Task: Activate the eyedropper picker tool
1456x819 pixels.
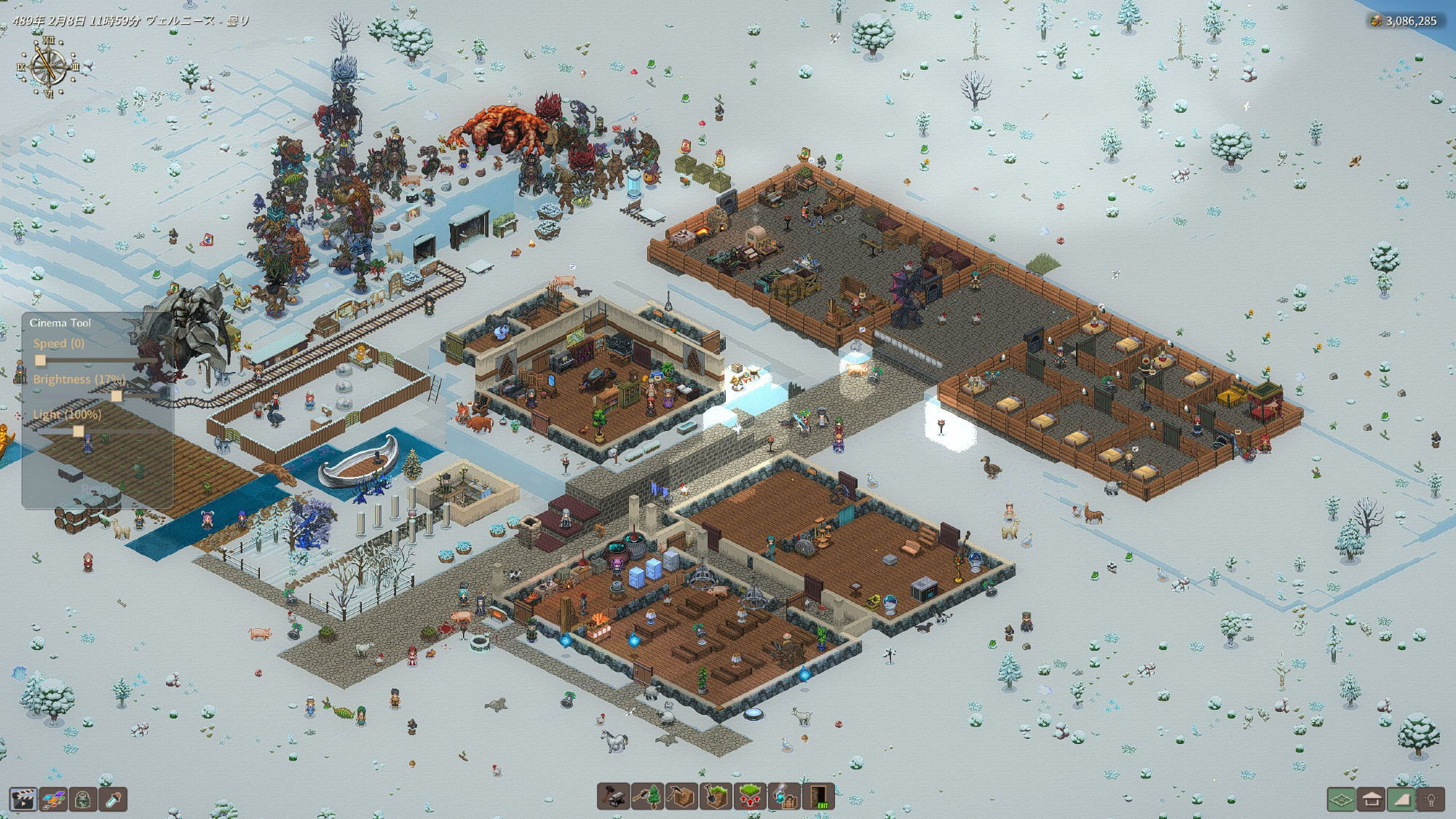Action: 114,799
